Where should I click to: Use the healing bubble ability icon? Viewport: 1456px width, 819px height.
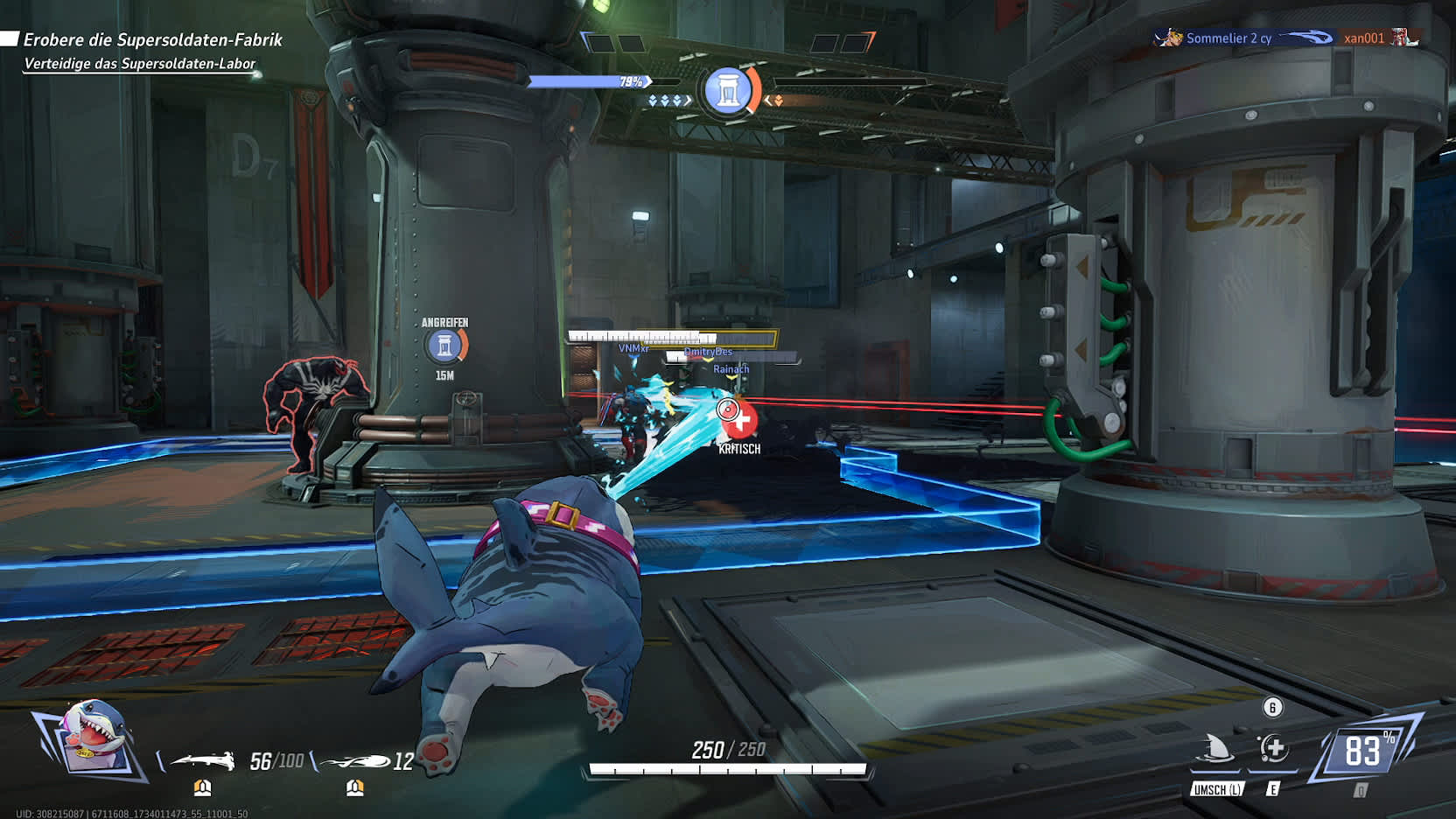[1273, 749]
